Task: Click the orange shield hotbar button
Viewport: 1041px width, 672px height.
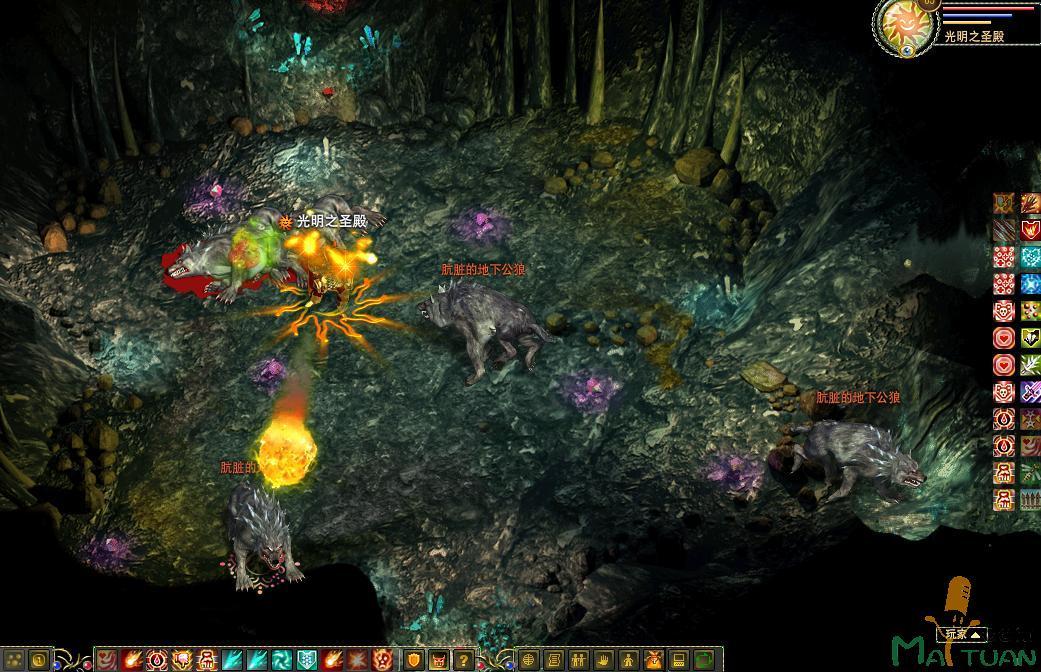Action: tap(413, 660)
